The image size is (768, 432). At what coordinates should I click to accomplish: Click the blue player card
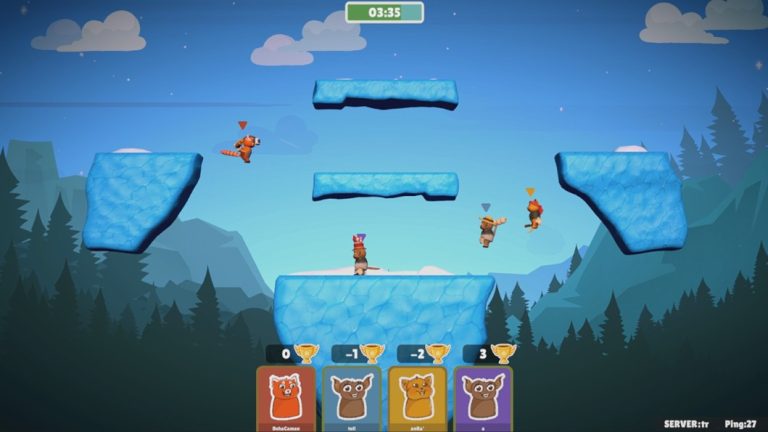[x=351, y=398]
